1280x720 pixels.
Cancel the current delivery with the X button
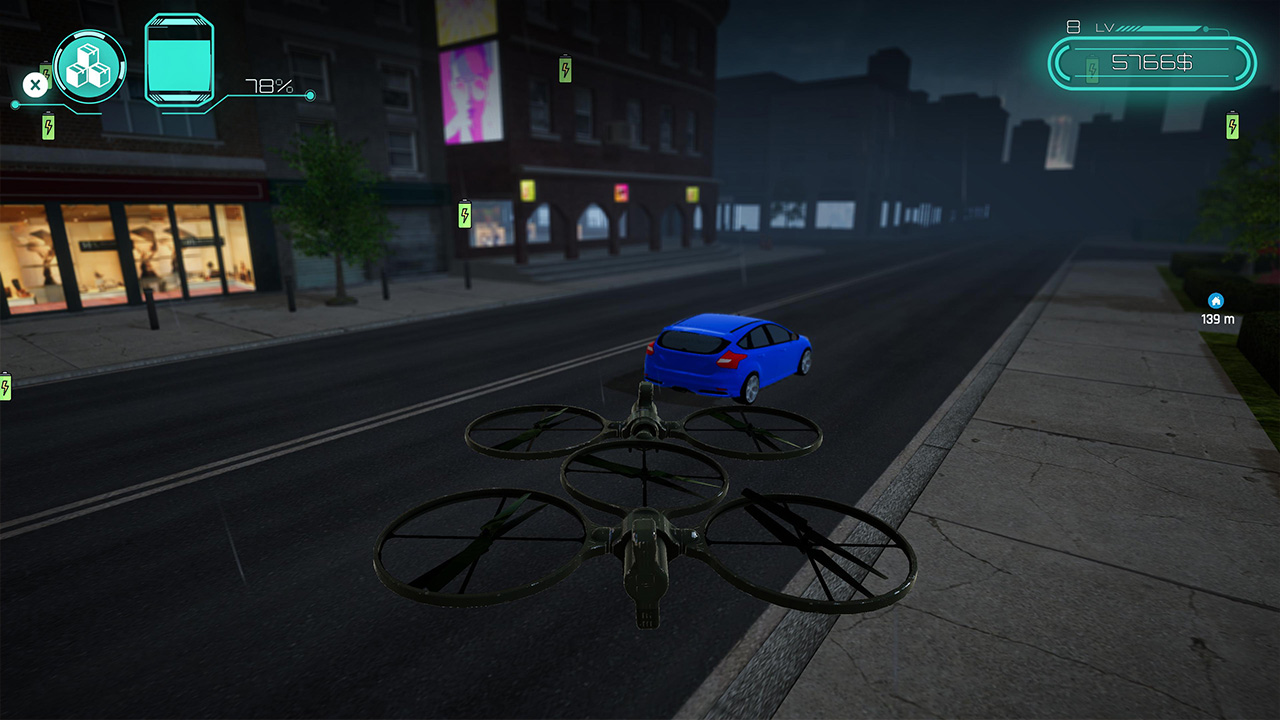[x=34, y=84]
